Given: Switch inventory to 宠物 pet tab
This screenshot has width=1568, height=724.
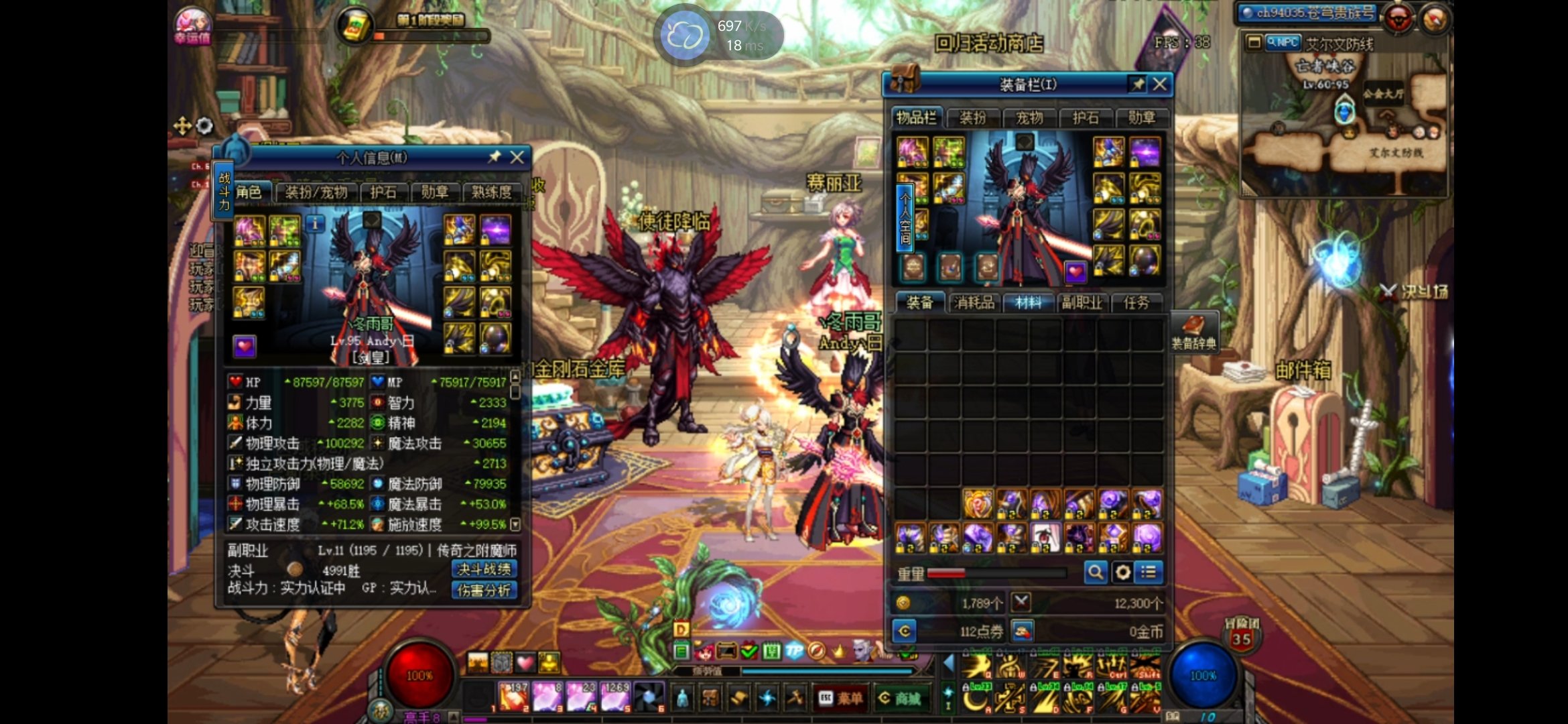Looking at the screenshot, I should pyautogui.click(x=1029, y=119).
